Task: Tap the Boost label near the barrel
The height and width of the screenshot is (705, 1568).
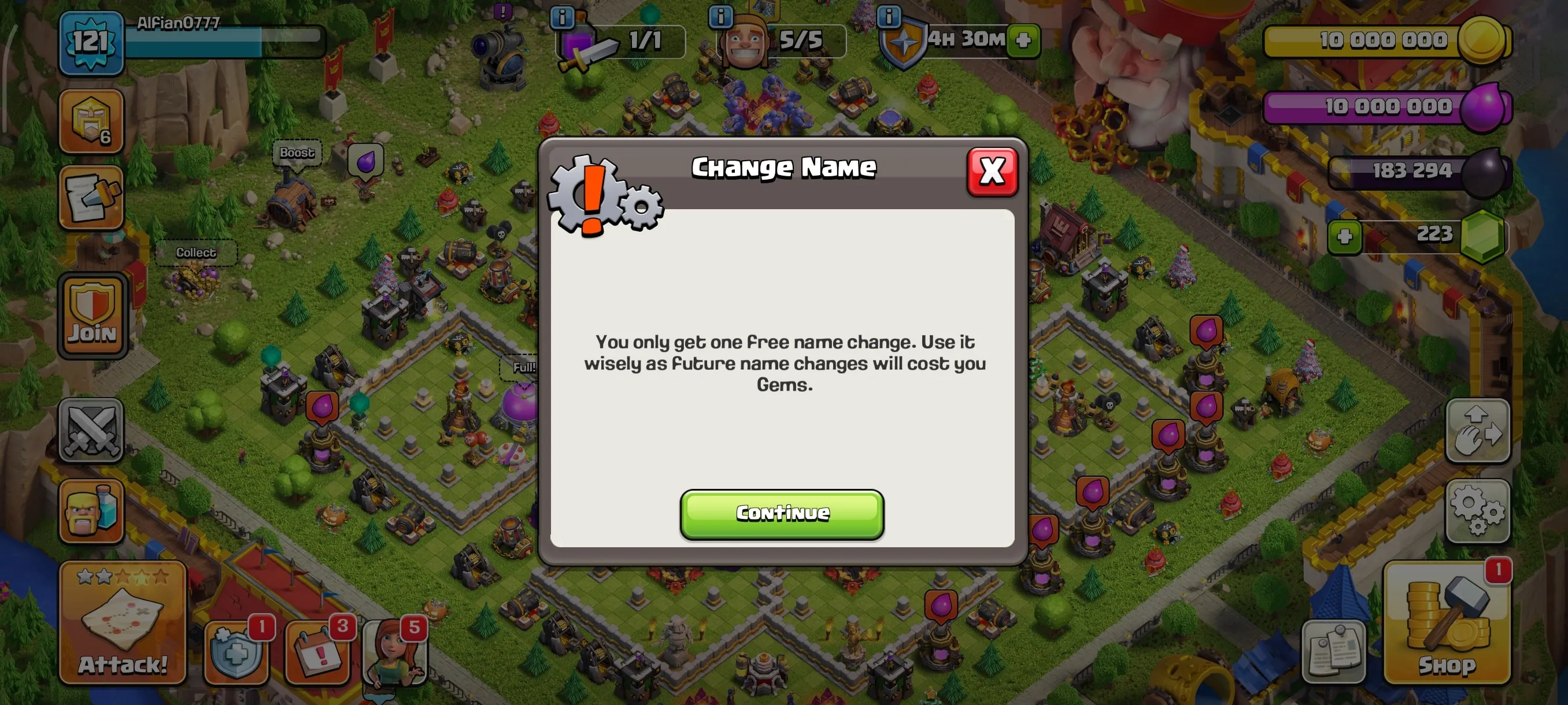Action: point(297,152)
